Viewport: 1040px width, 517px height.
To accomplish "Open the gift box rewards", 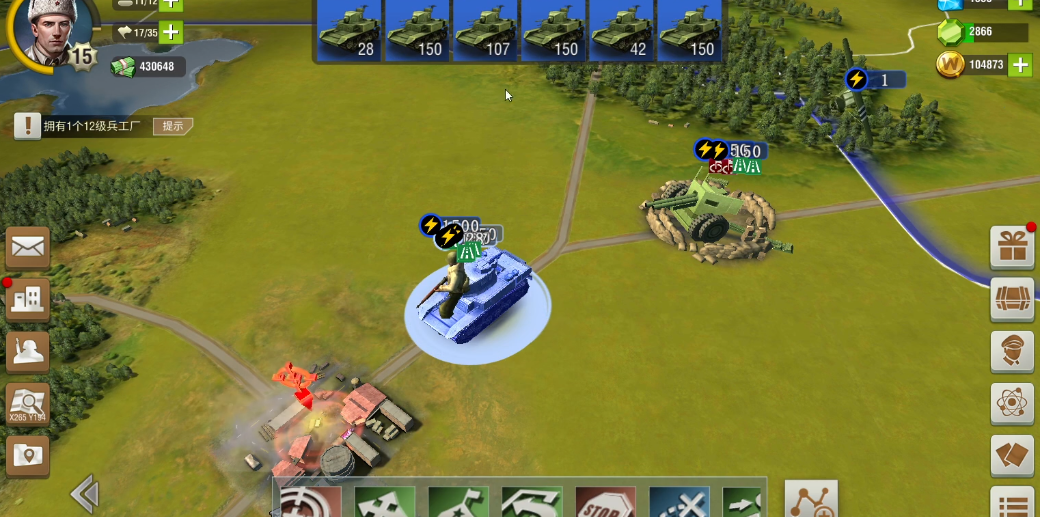I will [x=1012, y=248].
